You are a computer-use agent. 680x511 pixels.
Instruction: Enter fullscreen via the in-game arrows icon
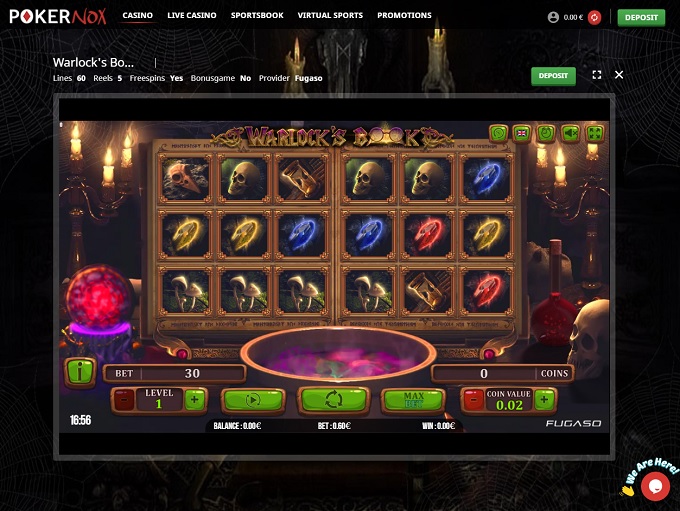tap(595, 132)
